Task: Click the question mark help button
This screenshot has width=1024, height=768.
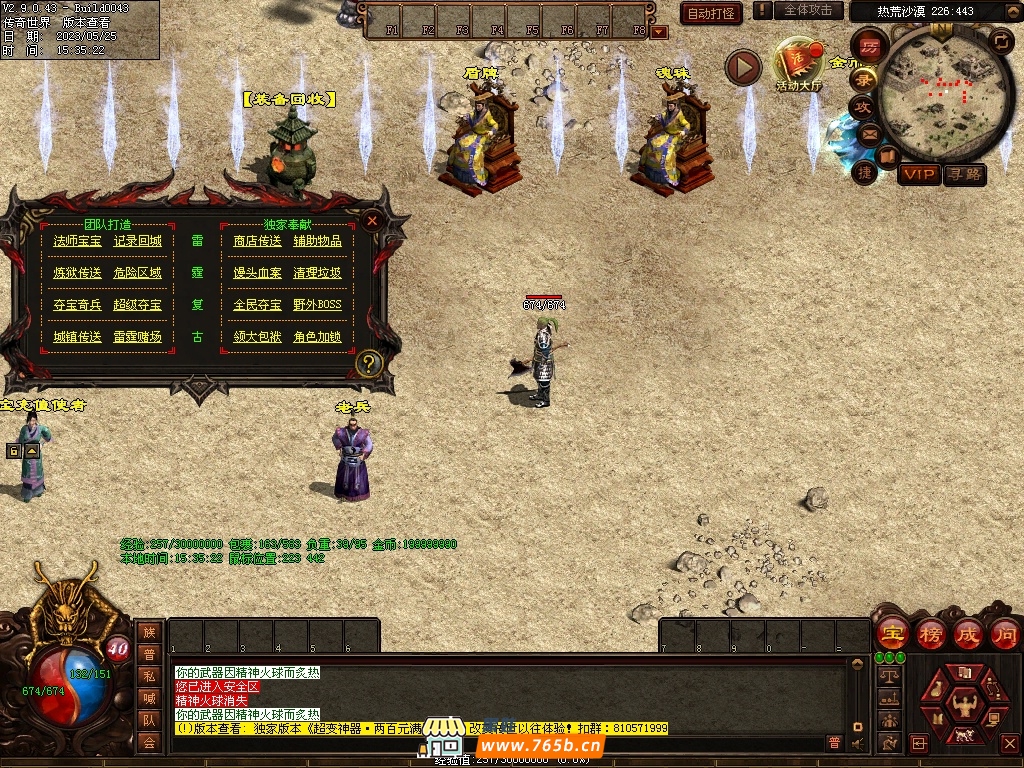Action: click(x=369, y=363)
